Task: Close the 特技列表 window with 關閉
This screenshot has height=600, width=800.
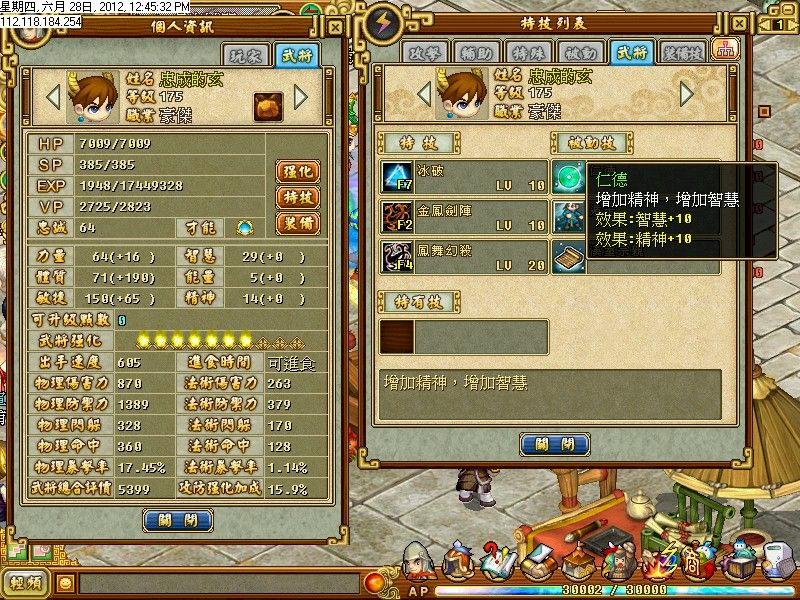Action: [547, 443]
